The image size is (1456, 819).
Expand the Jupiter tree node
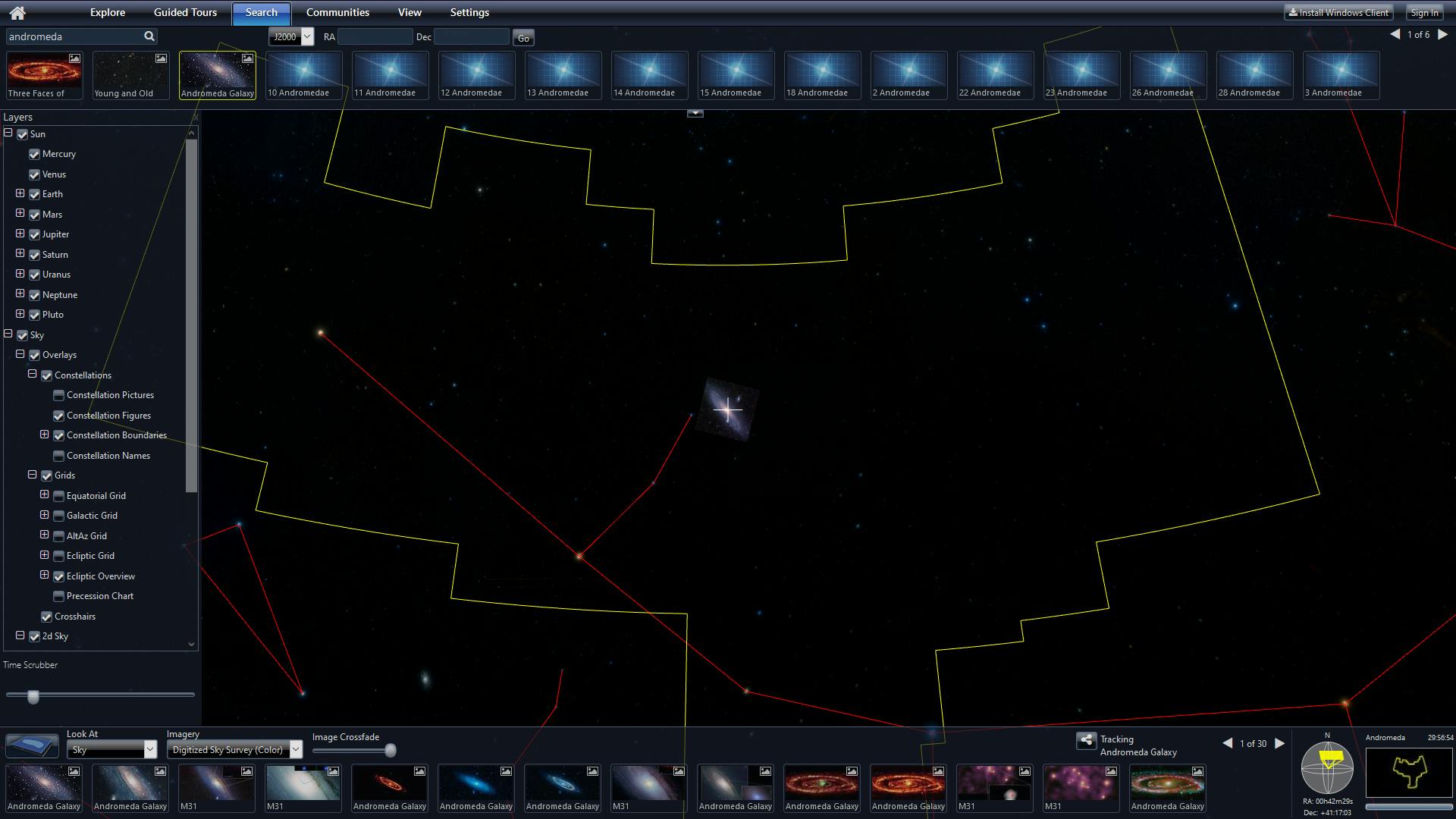click(x=20, y=234)
